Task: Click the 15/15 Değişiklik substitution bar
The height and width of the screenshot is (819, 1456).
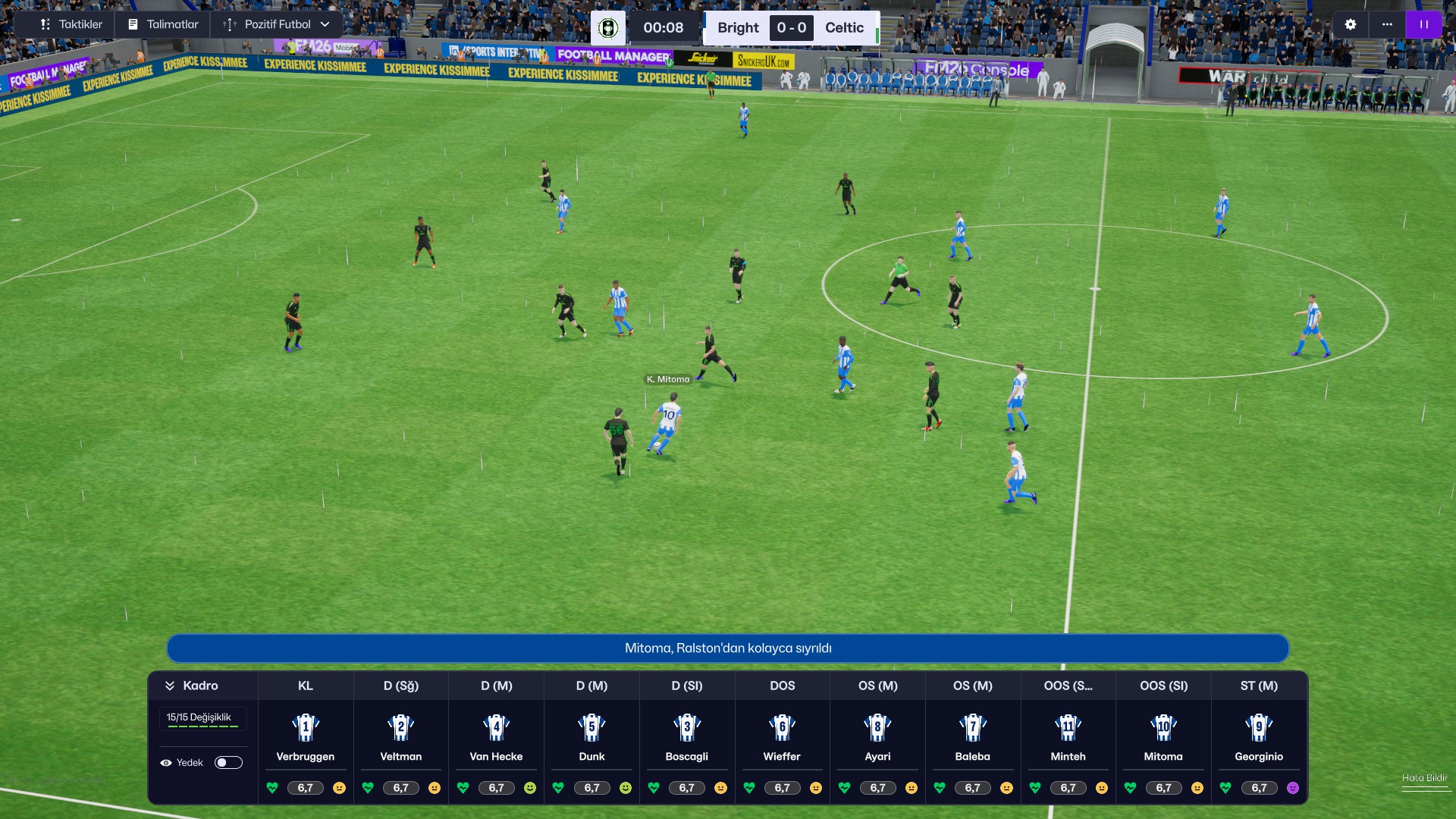Action: (x=202, y=718)
